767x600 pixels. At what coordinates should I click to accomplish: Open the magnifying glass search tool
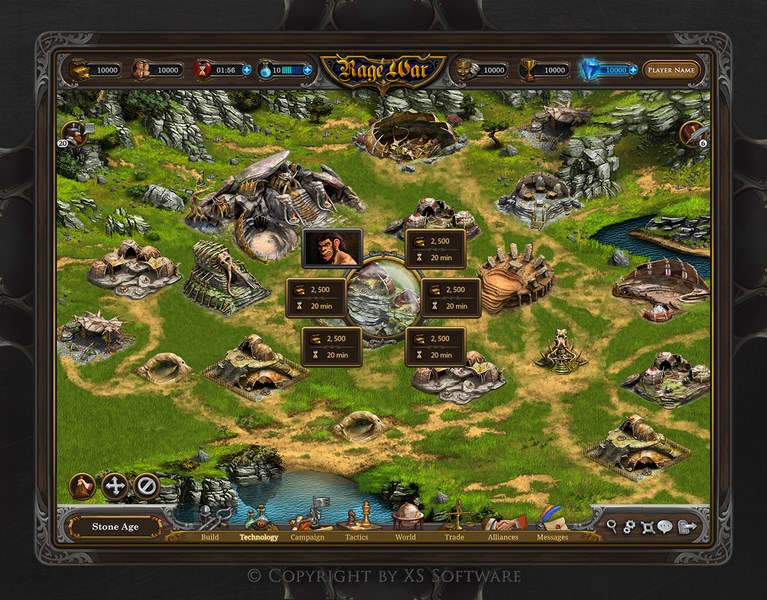[x=612, y=526]
